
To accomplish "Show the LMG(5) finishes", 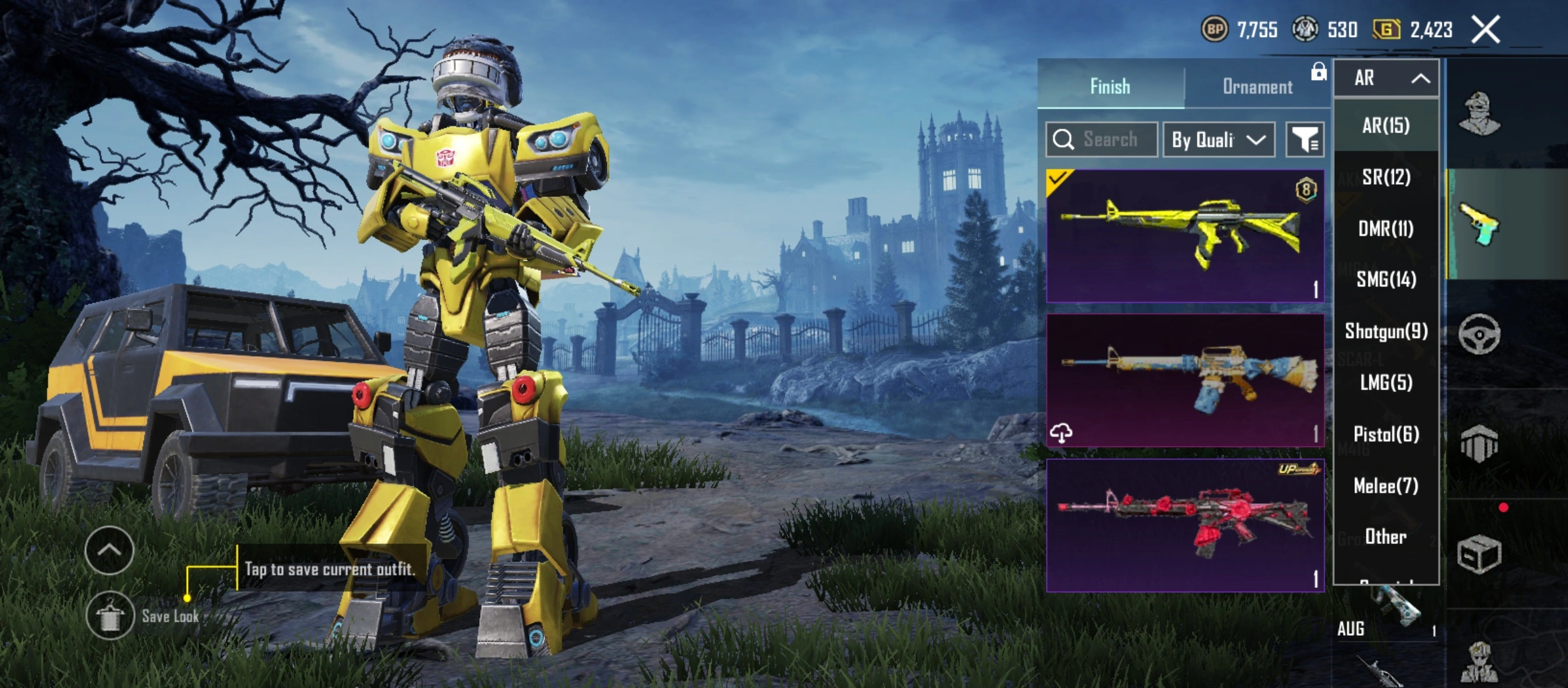I will point(1386,383).
